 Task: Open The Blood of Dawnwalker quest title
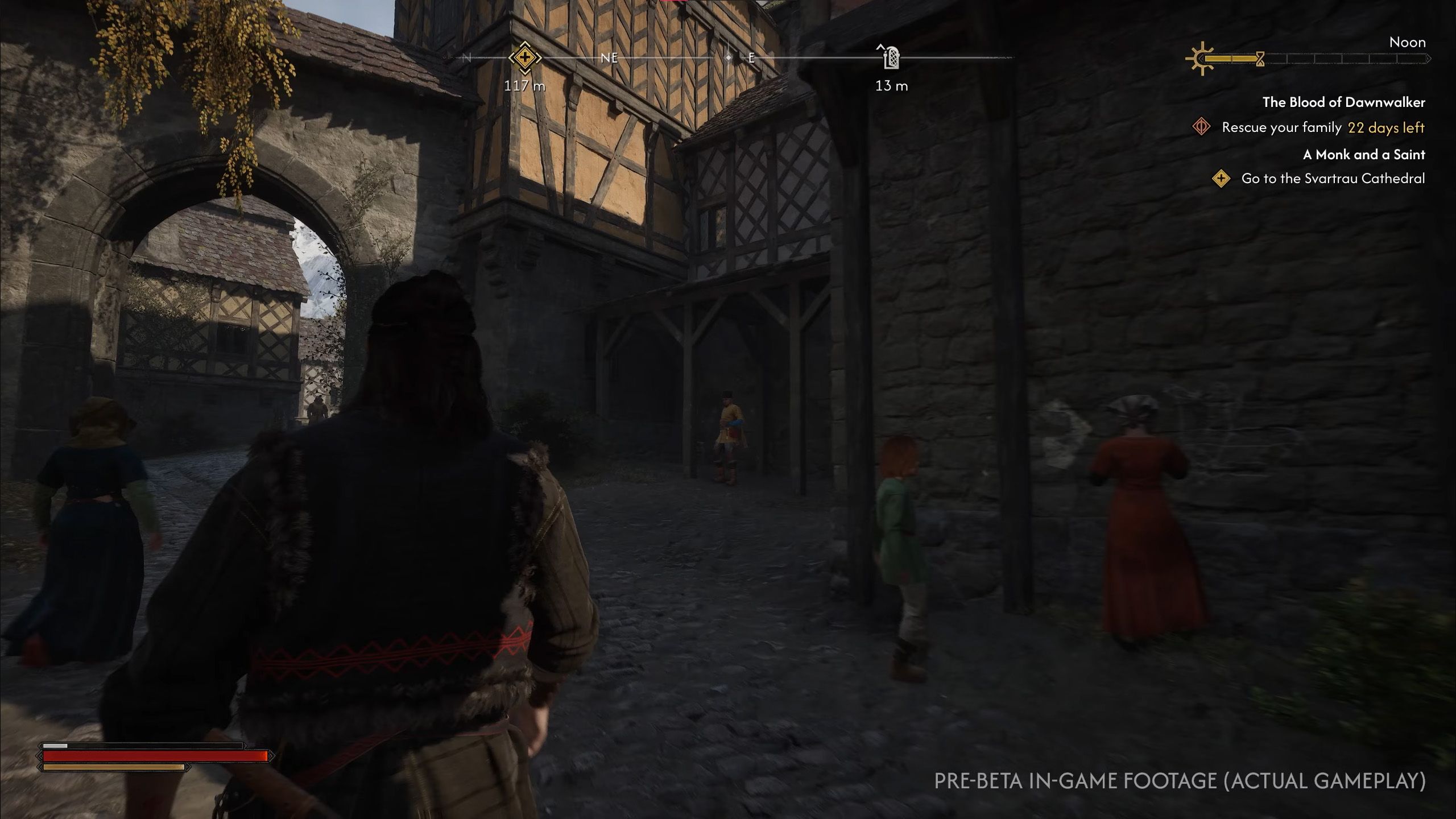point(1343,102)
